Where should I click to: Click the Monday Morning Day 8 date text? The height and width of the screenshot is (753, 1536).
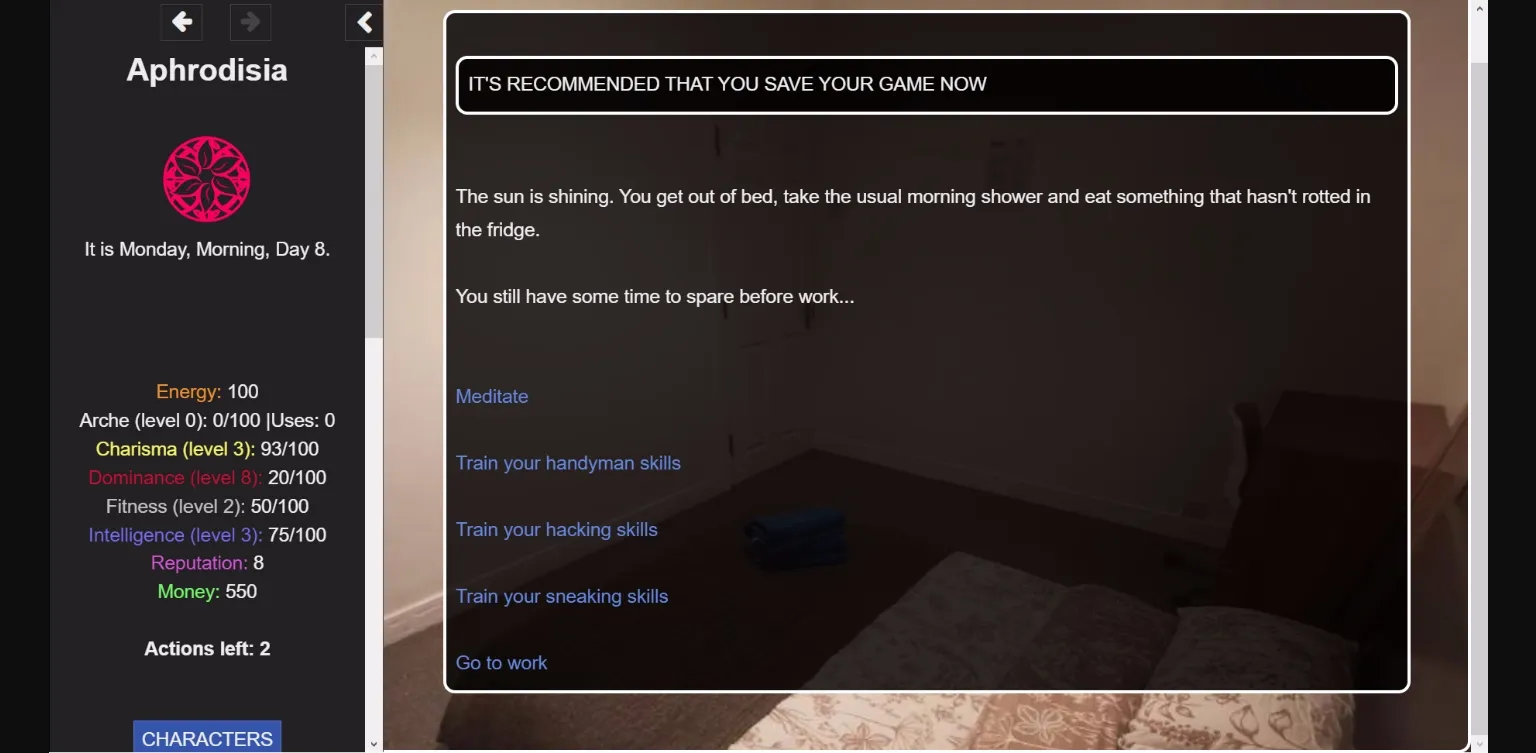(206, 249)
